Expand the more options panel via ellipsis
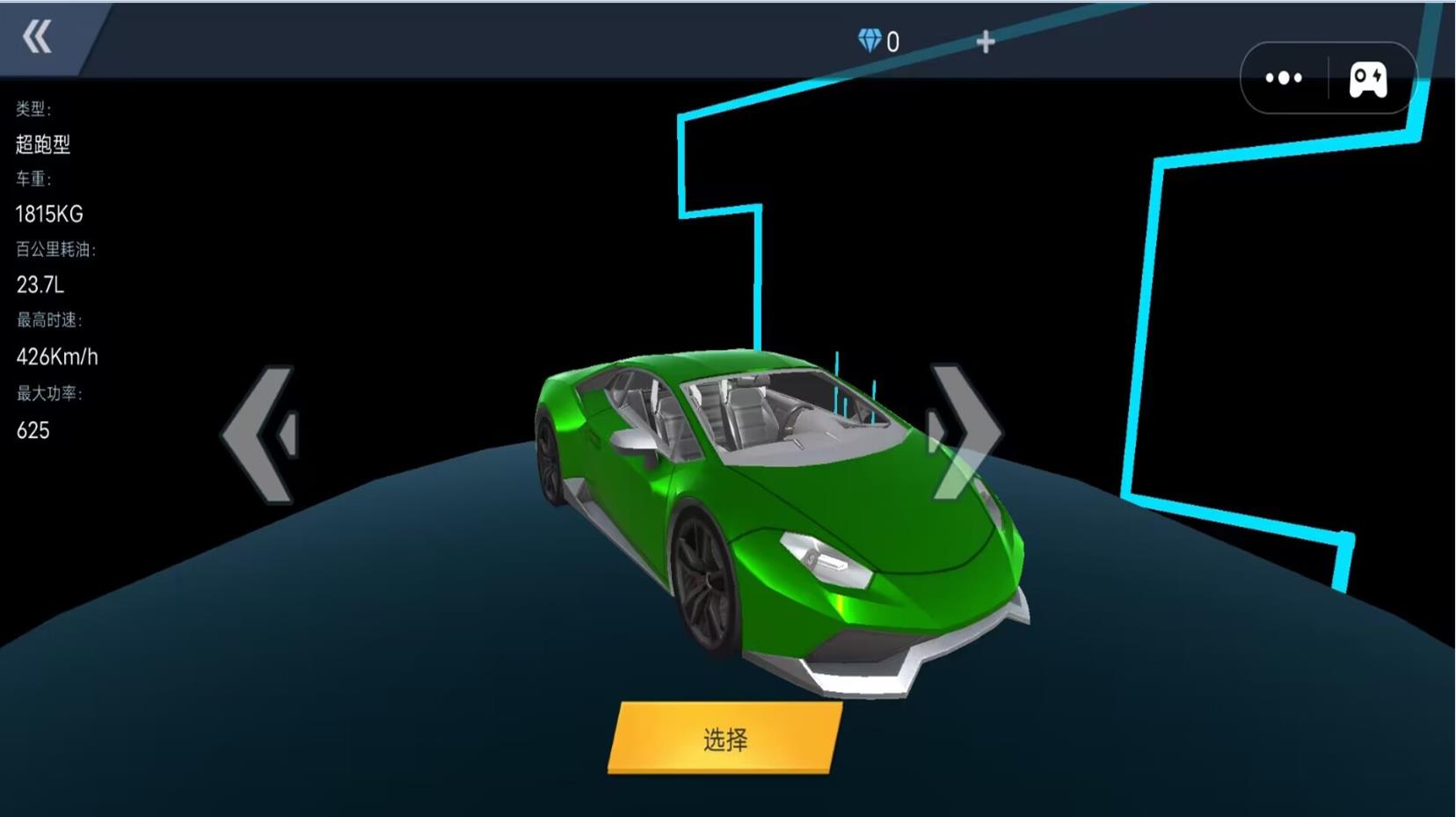Viewport: 1456px width, 817px height. (x=1284, y=77)
